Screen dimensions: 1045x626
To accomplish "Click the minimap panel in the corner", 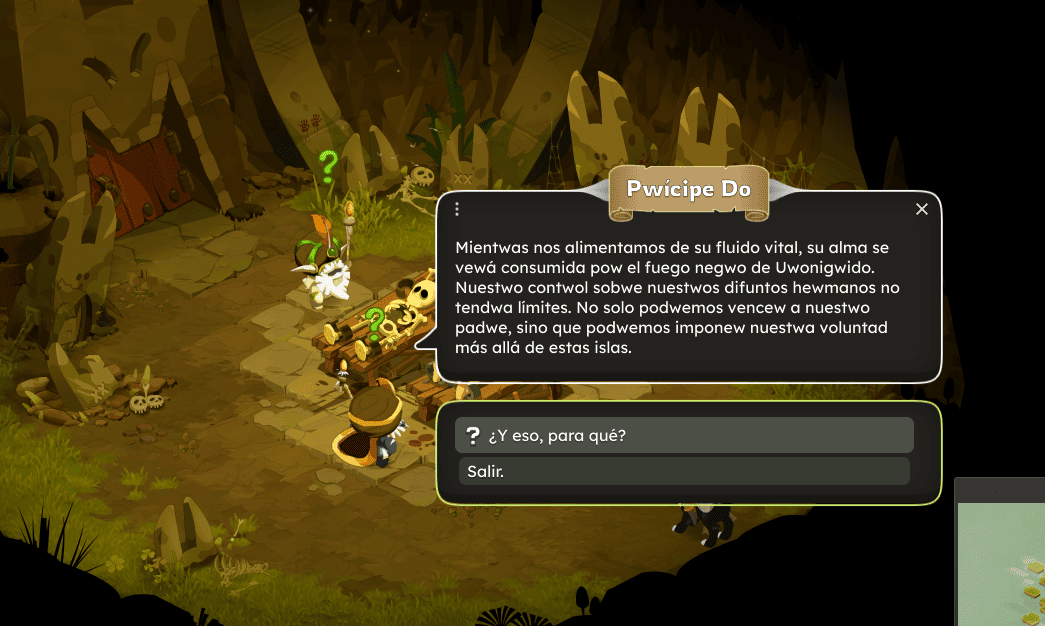I will (x=1001, y=560).
